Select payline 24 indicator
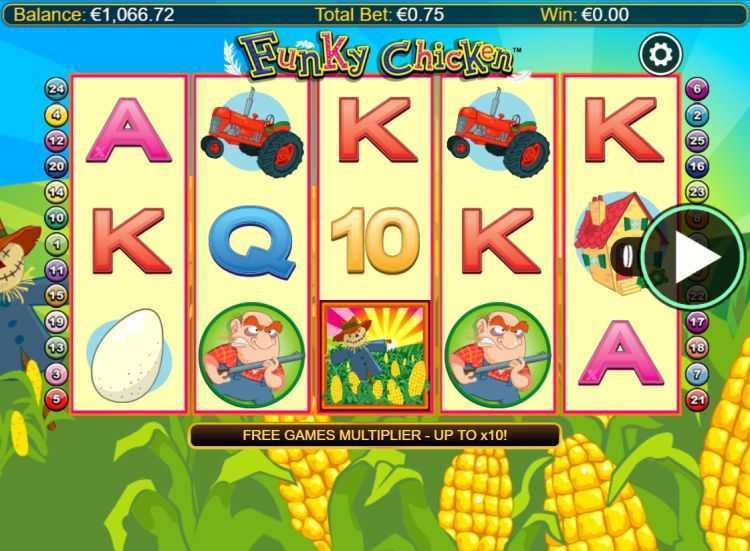The height and width of the screenshot is (551, 750). 57,89
